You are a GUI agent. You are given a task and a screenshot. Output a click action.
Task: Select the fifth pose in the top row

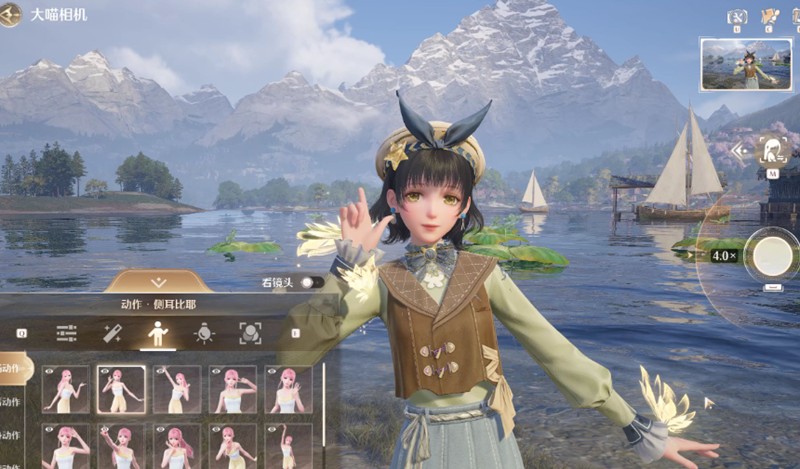[x=288, y=389]
